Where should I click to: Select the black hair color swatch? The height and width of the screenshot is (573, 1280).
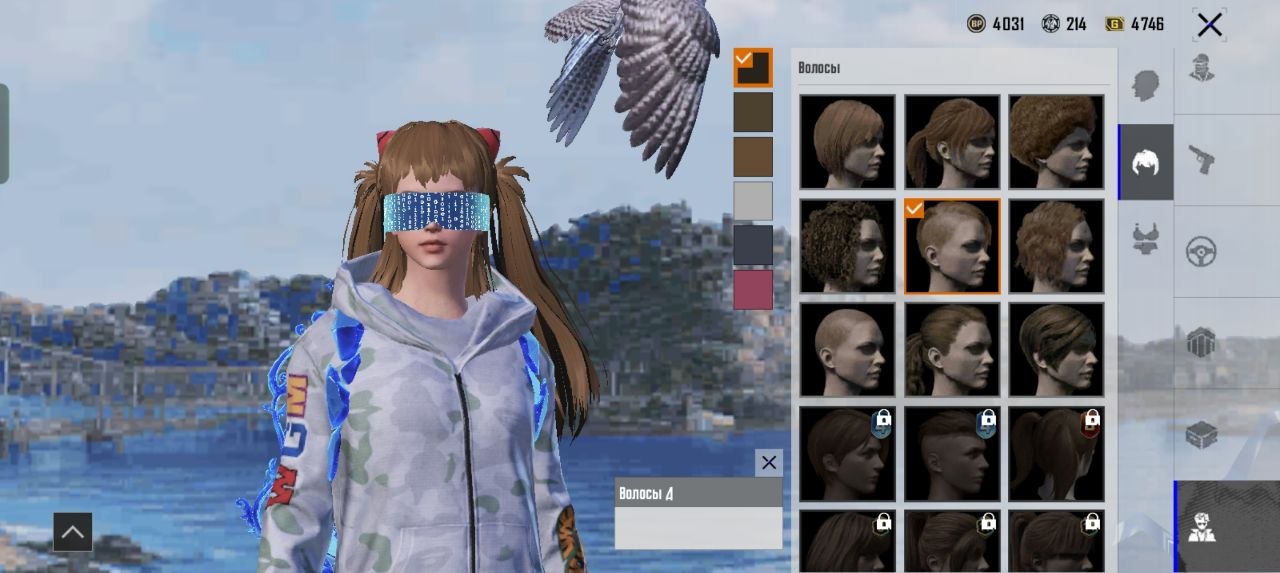click(753, 68)
